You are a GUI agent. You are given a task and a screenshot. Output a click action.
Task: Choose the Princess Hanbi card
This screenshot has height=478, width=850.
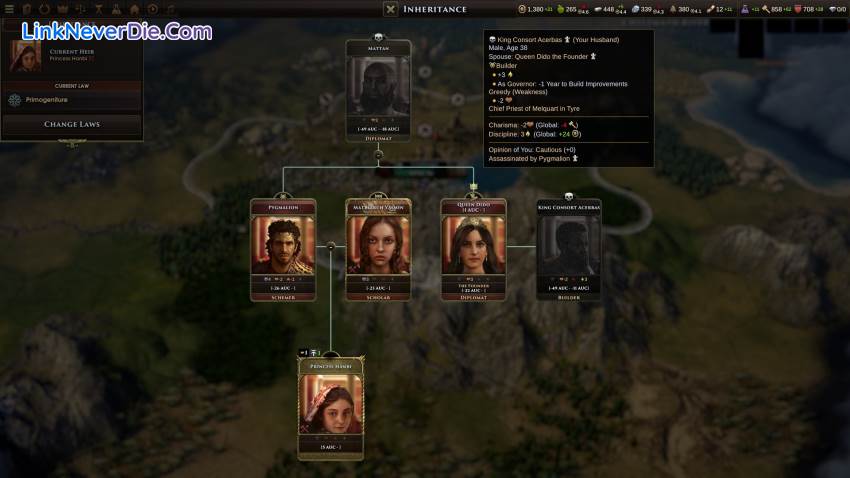(331, 406)
